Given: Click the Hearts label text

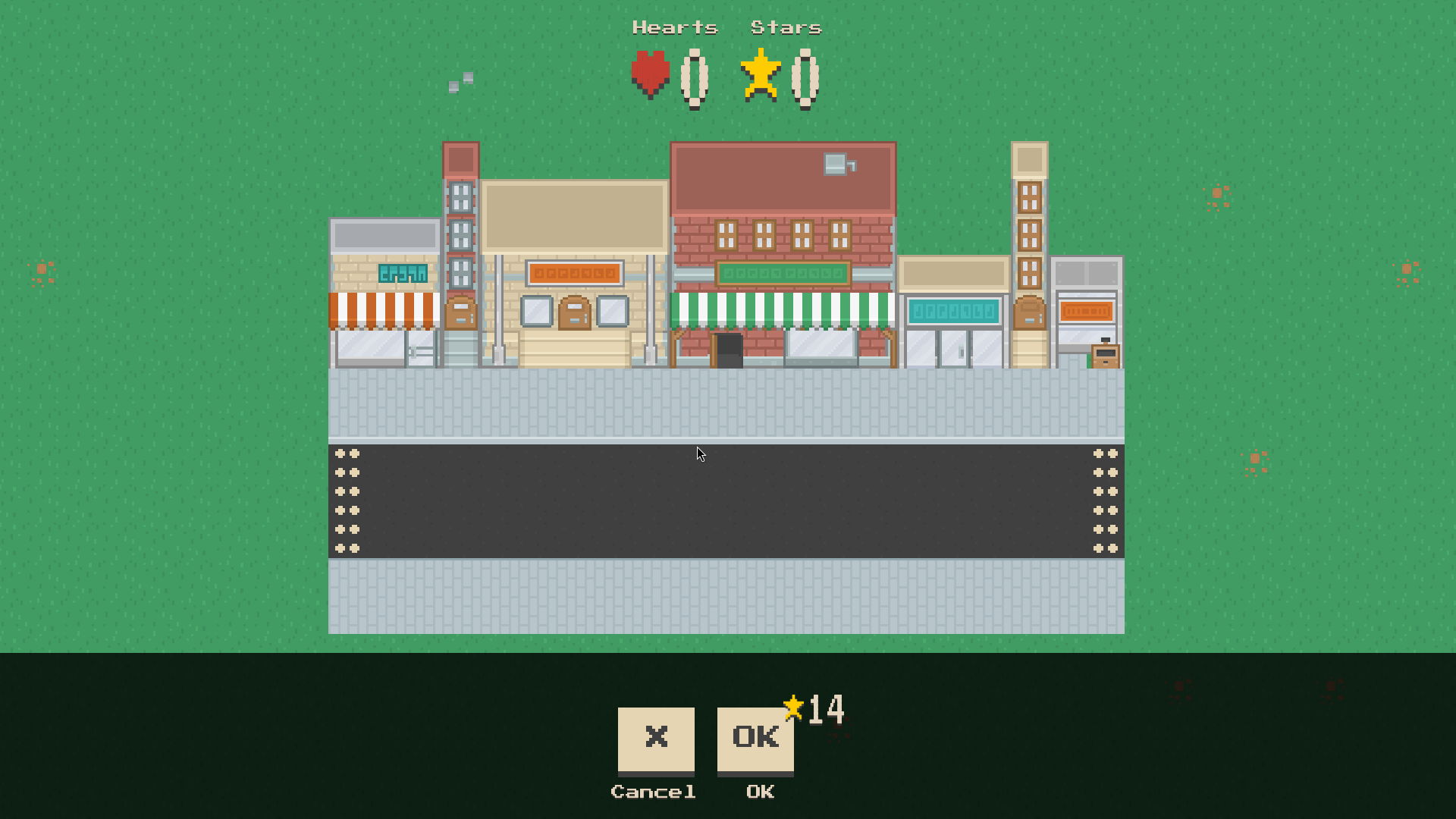Looking at the screenshot, I should pyautogui.click(x=675, y=27).
